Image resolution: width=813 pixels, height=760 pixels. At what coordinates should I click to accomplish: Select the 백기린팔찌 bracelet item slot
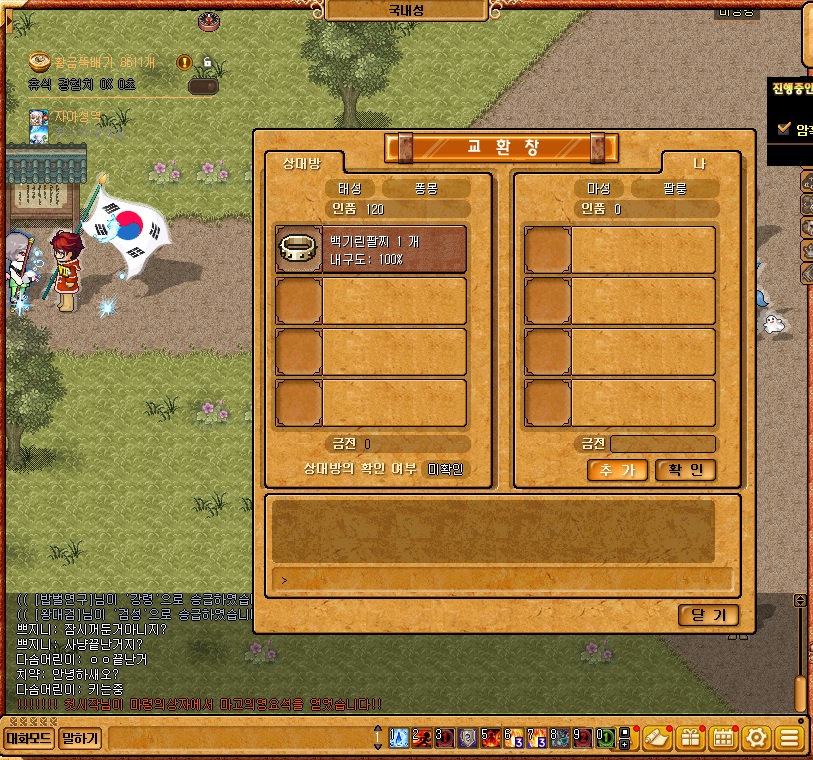[371, 249]
